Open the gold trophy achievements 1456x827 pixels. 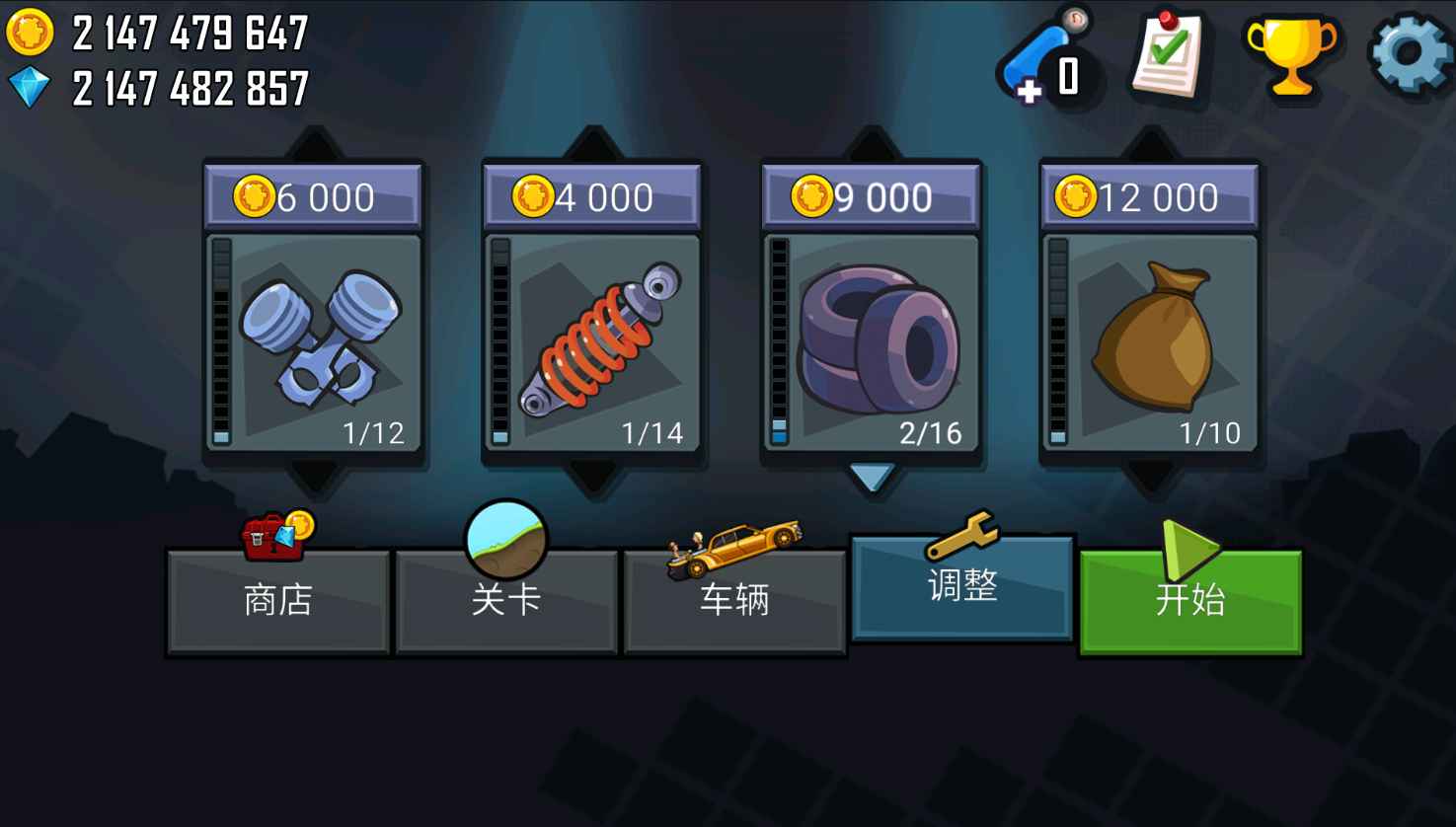[x=1290, y=54]
